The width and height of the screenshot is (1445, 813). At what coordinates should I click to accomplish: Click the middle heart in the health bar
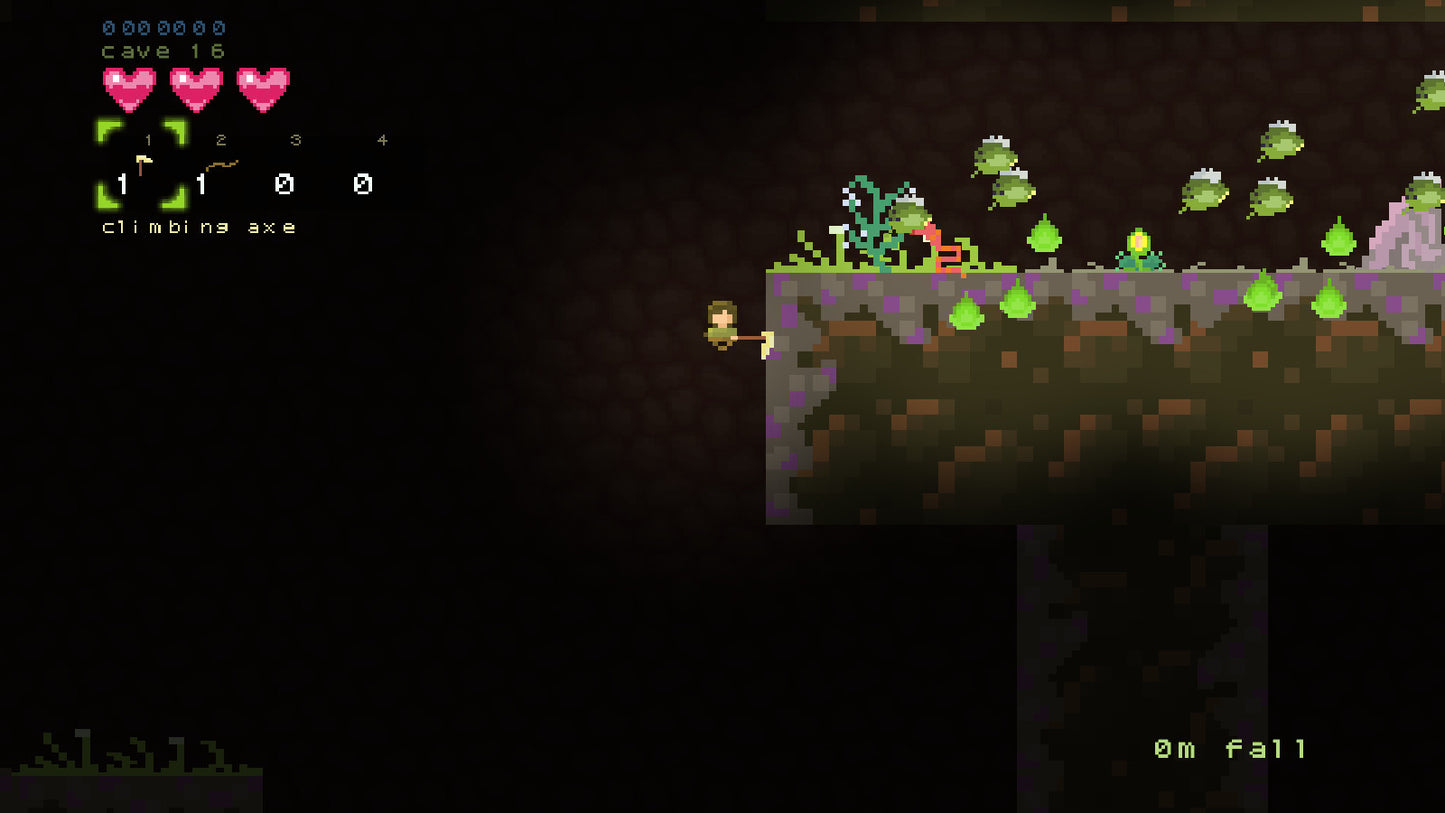coord(196,90)
